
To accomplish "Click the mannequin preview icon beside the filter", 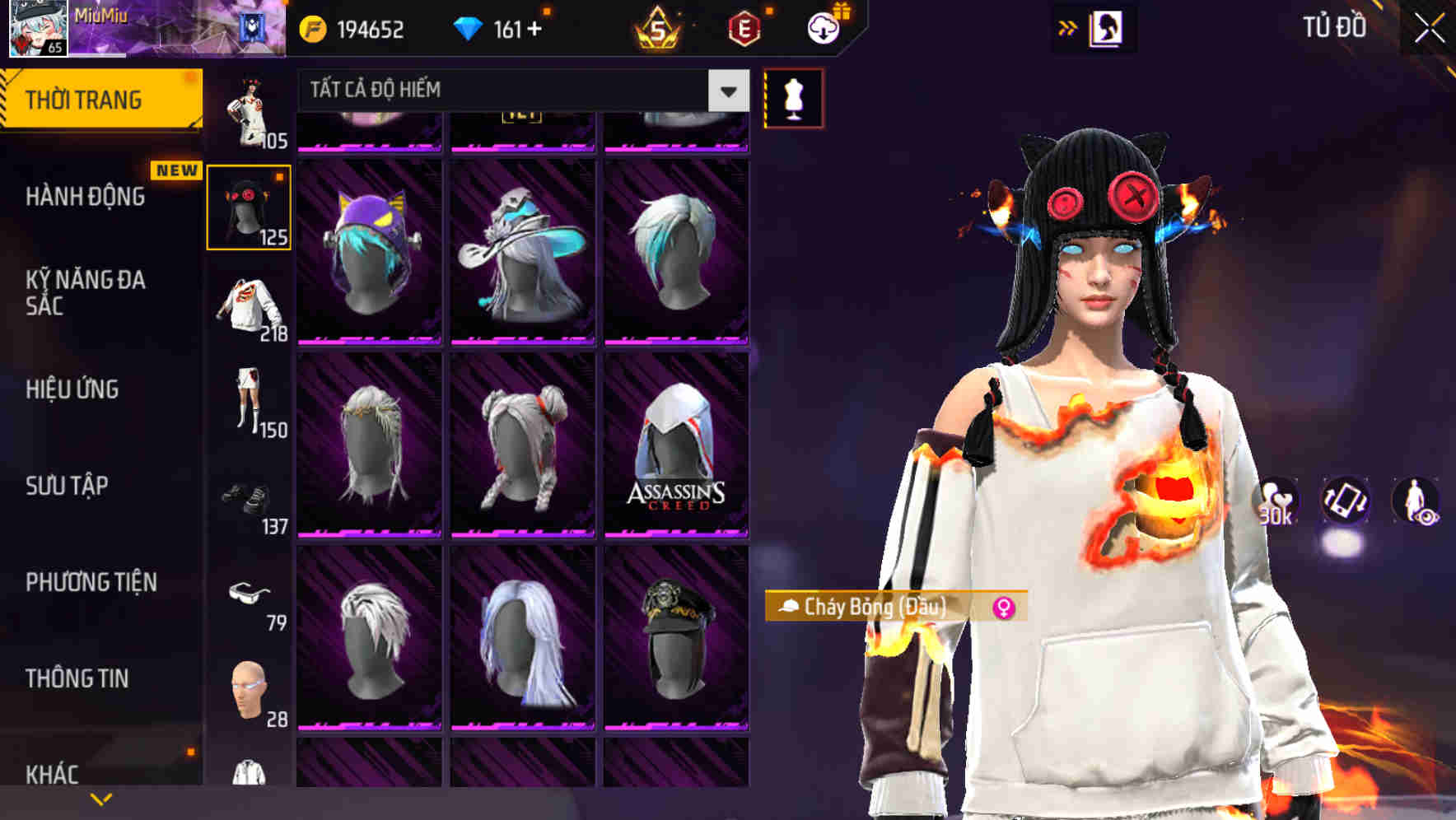I will pyautogui.click(x=792, y=96).
